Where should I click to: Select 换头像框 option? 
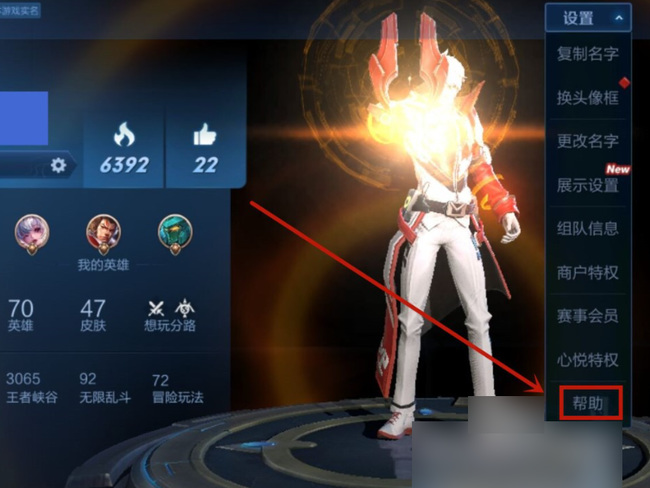click(x=588, y=98)
